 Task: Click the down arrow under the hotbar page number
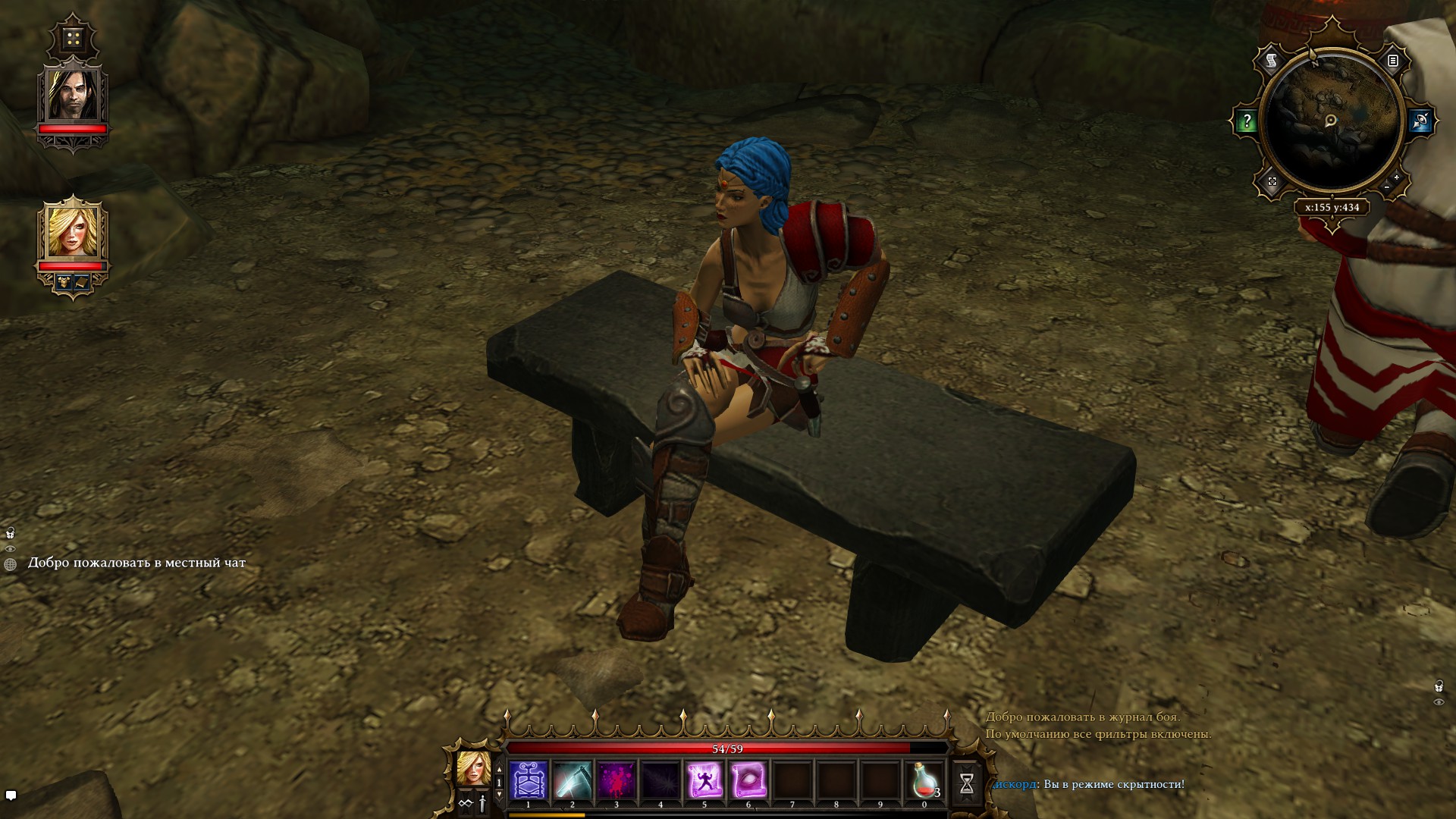[499, 794]
